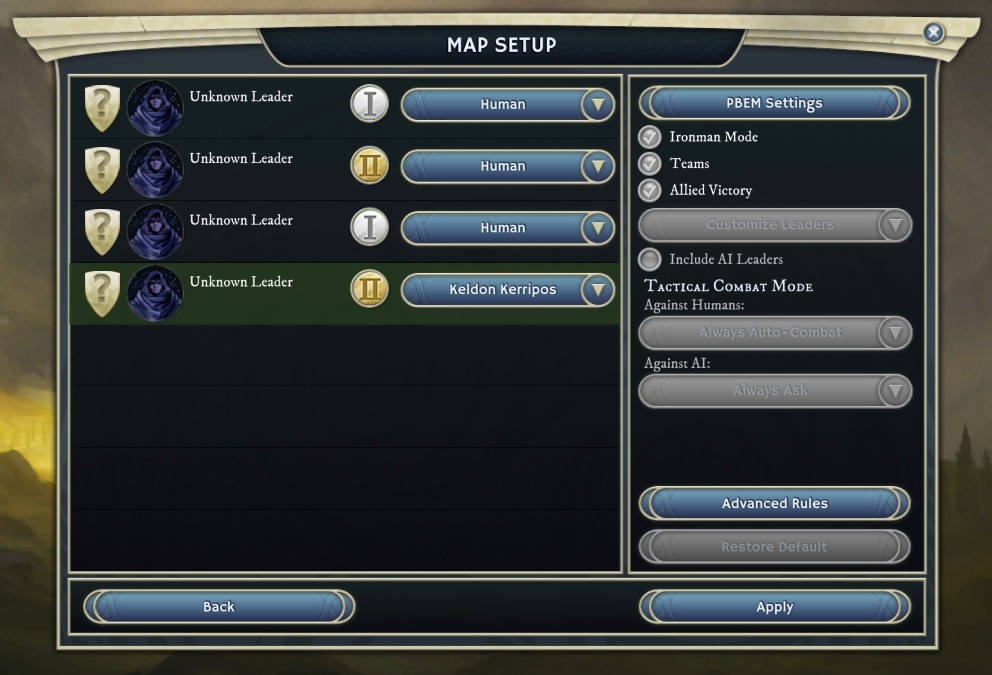
Task: Open the Always Auto-Combat dropdown
Action: [x=774, y=332]
